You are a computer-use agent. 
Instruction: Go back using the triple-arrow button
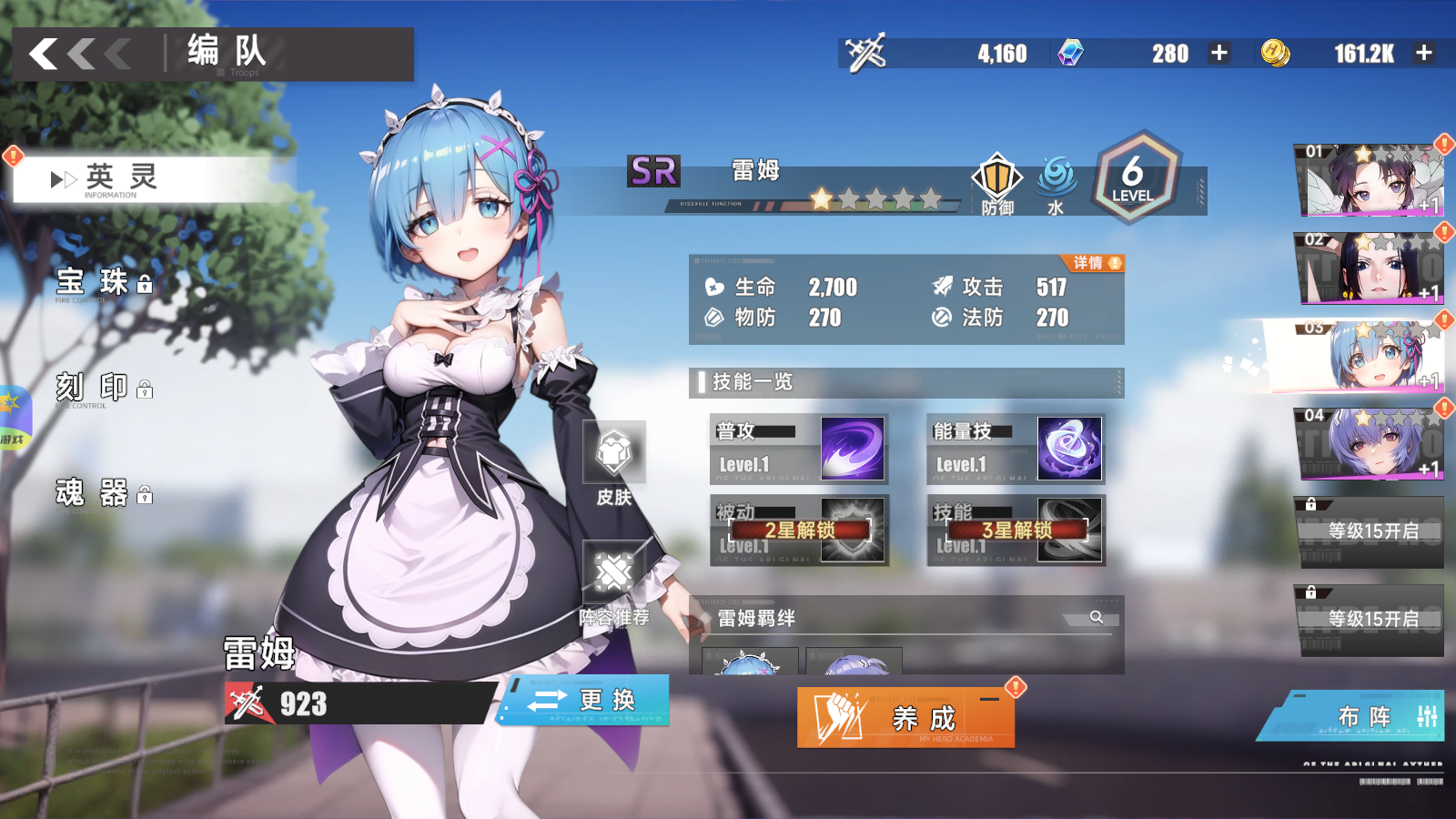click(x=79, y=54)
